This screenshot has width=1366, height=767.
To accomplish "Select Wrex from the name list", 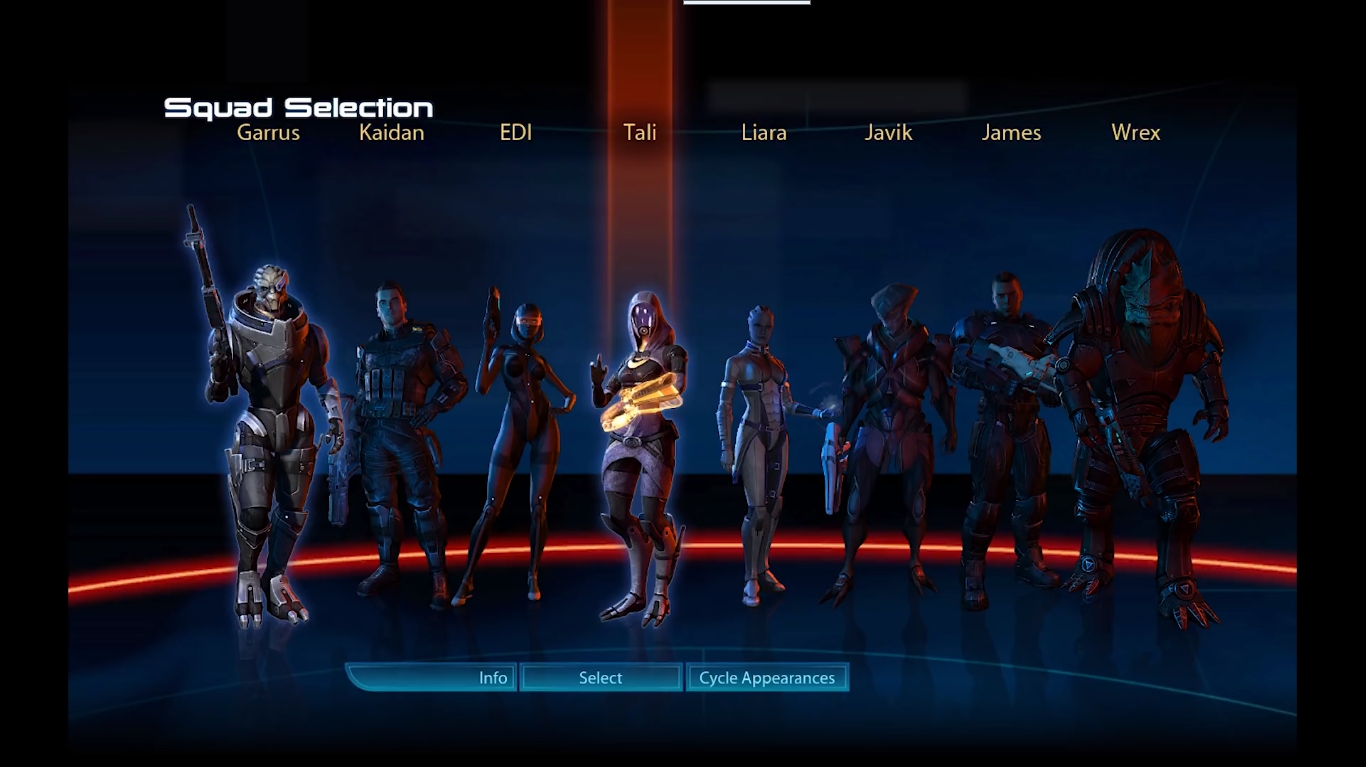I will 1136,132.
